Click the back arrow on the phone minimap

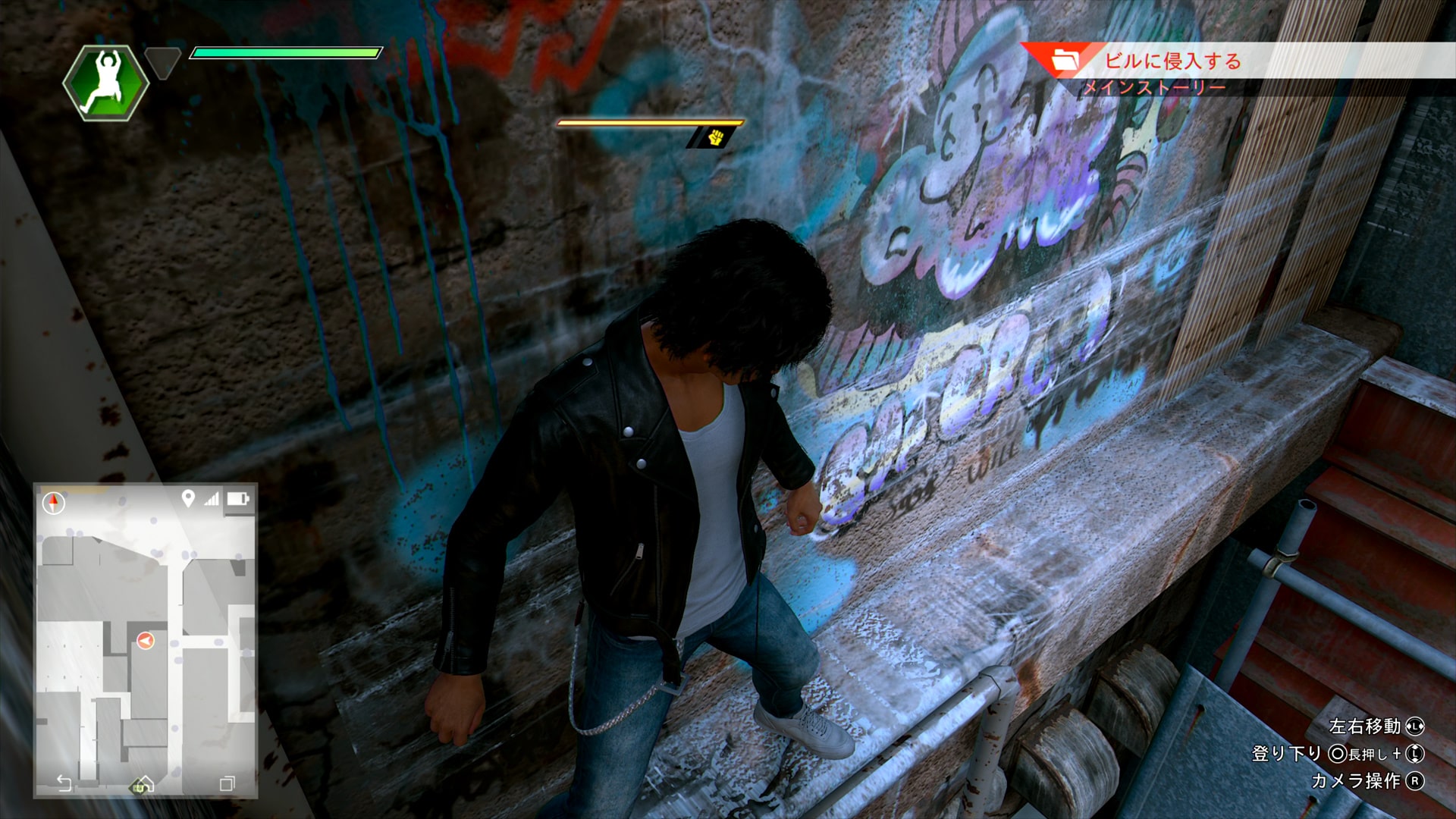[x=64, y=783]
